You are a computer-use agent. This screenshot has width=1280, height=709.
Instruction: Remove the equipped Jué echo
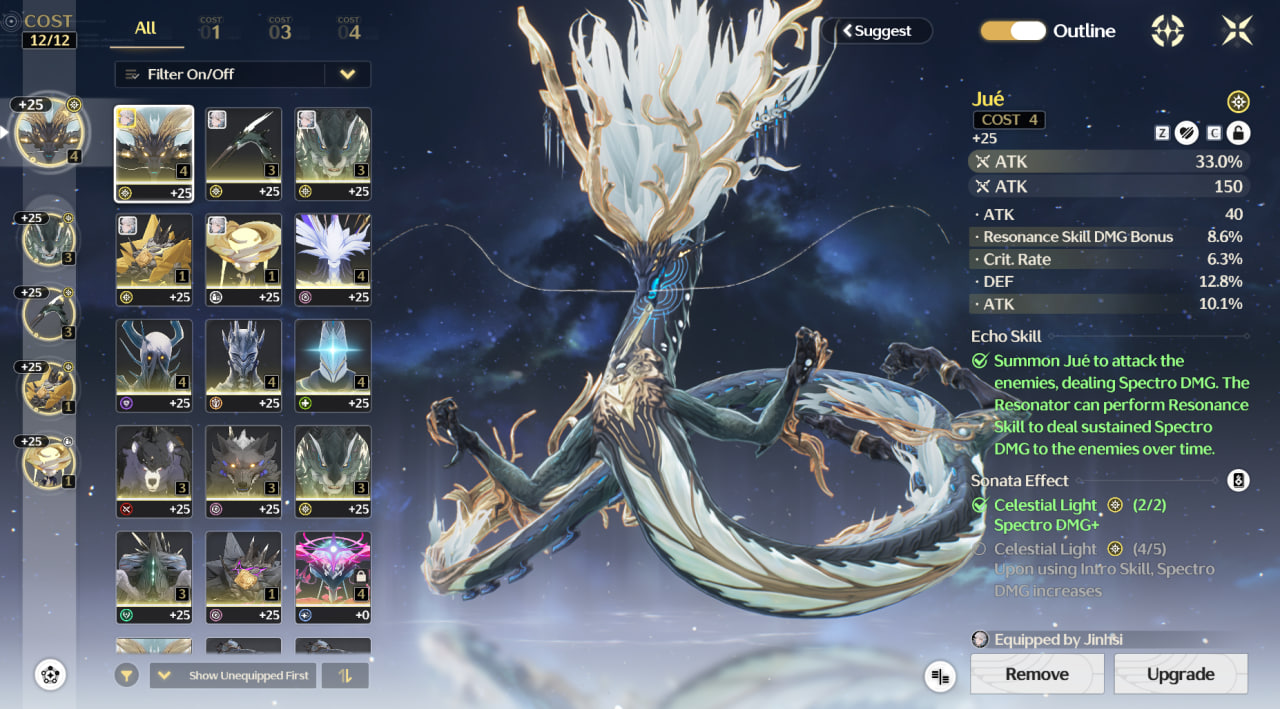click(1037, 674)
